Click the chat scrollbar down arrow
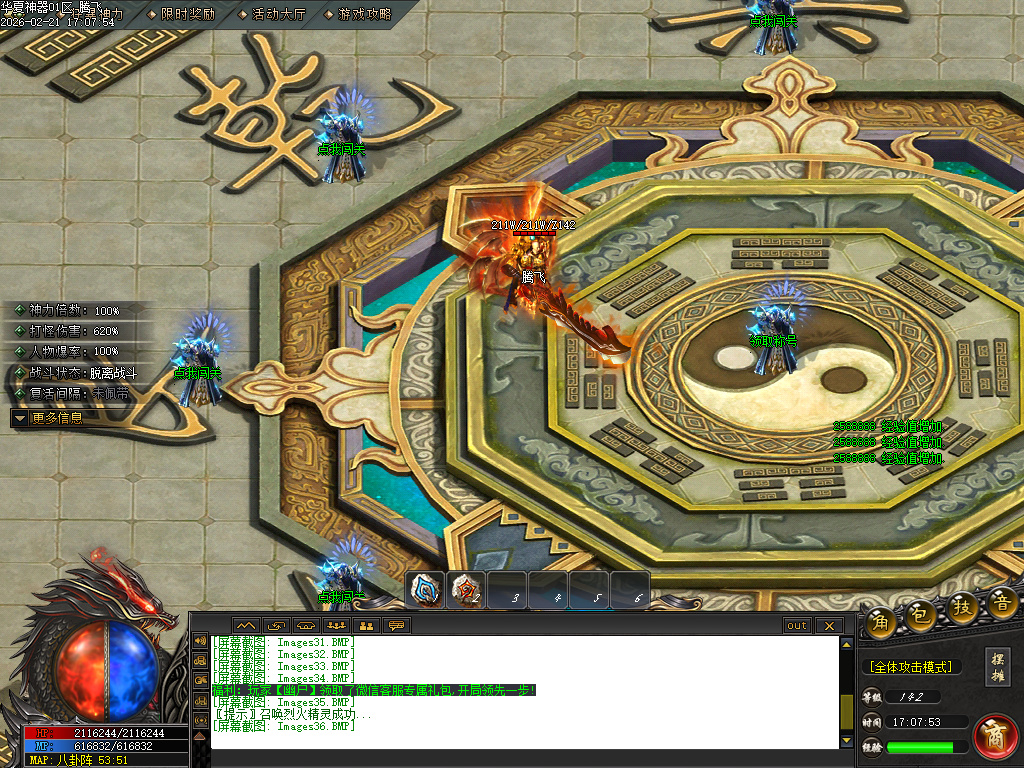 coord(847,741)
